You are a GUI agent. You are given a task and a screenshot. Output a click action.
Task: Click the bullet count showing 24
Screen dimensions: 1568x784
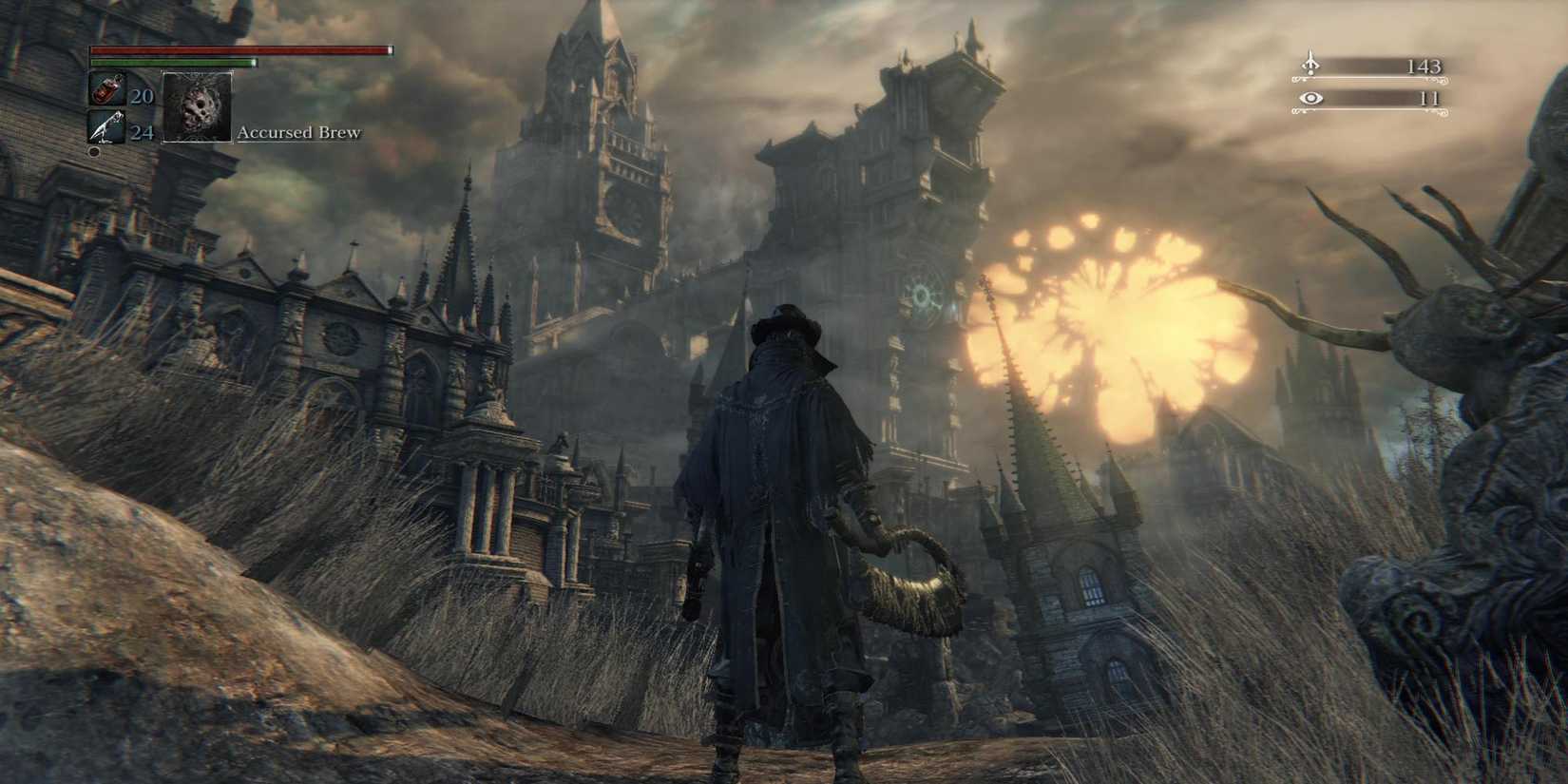pyautogui.click(x=144, y=133)
